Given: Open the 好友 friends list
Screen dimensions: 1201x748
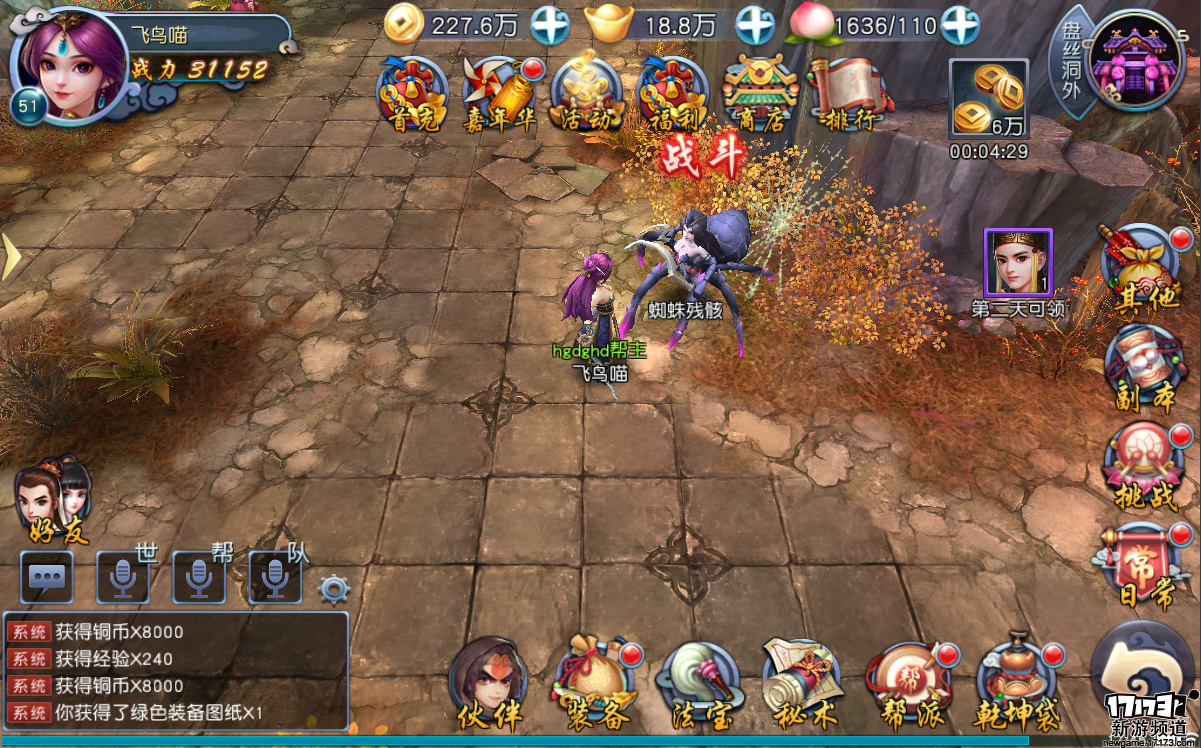Looking at the screenshot, I should point(53,500).
